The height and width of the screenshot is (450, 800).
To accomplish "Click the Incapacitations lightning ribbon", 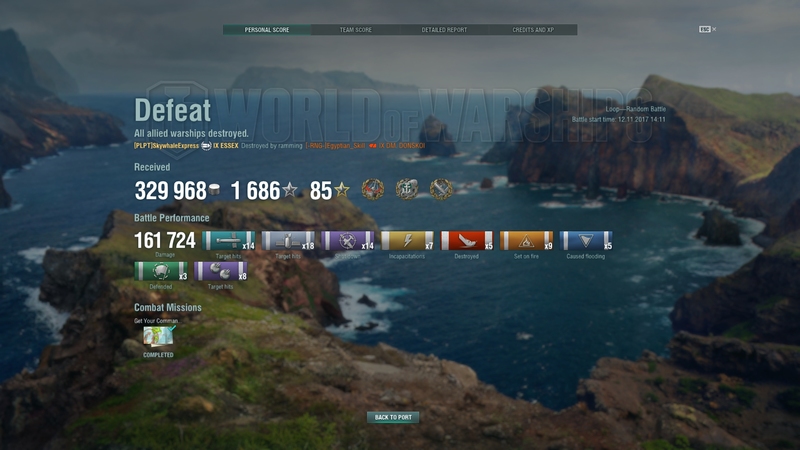I will tap(407, 241).
